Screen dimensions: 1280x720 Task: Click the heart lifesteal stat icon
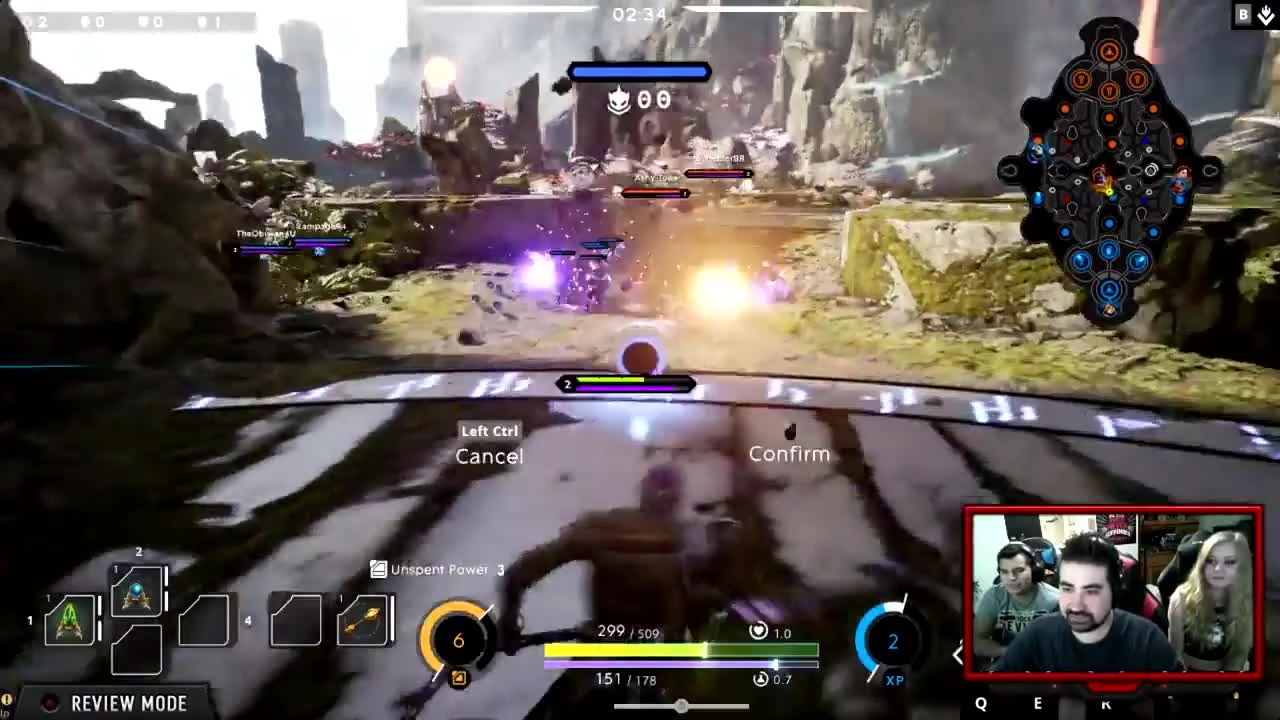point(759,631)
